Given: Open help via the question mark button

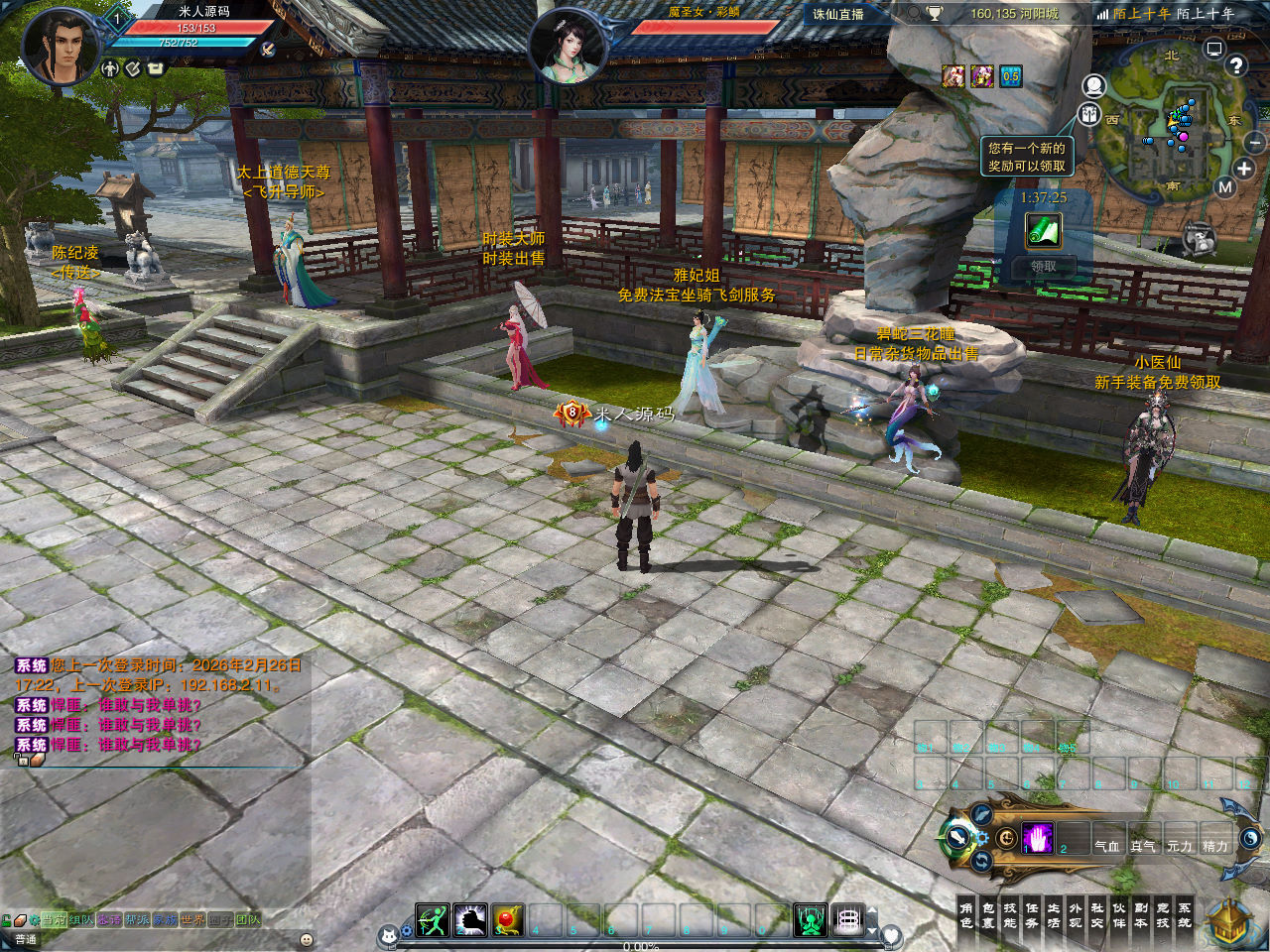Looking at the screenshot, I should (1235, 65).
